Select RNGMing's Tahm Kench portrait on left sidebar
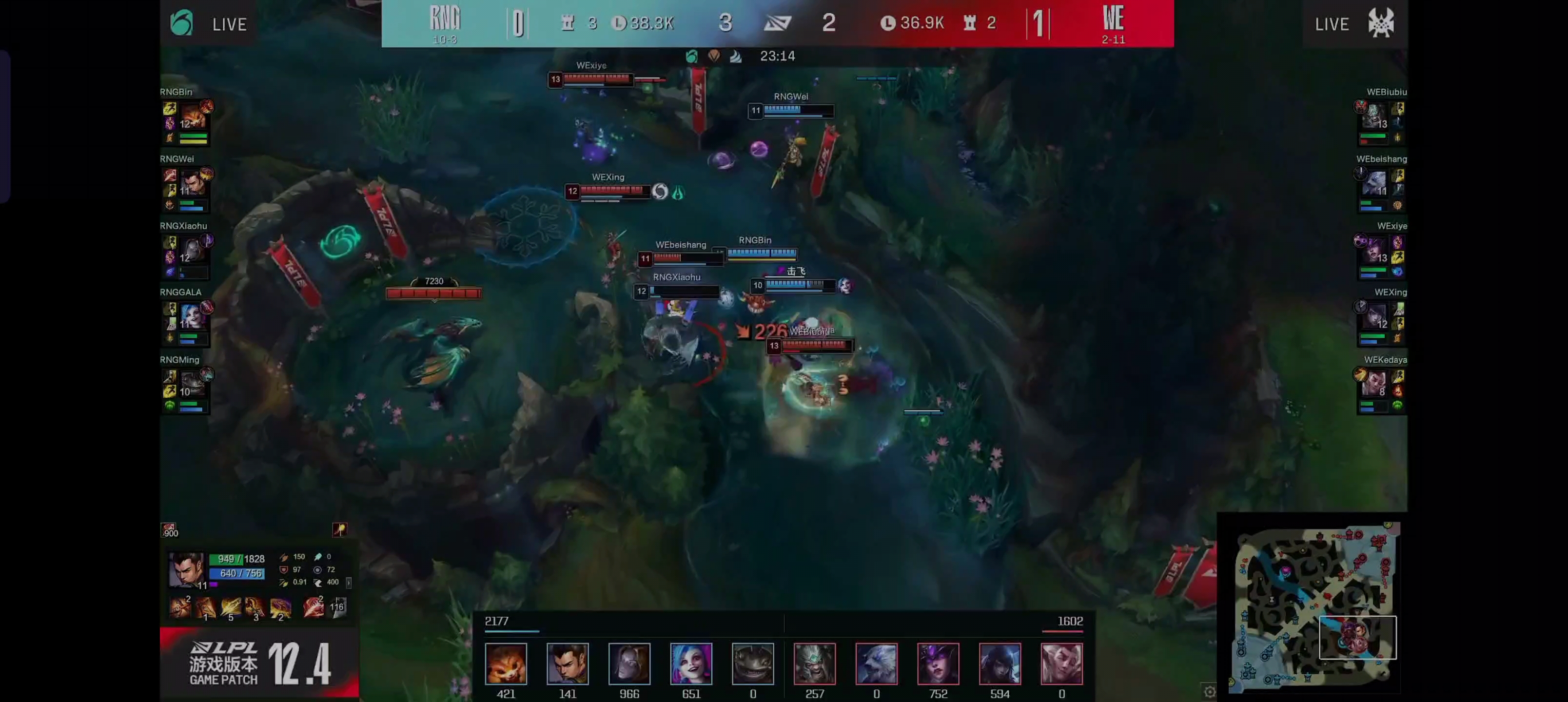The image size is (1568, 702). coord(193,384)
